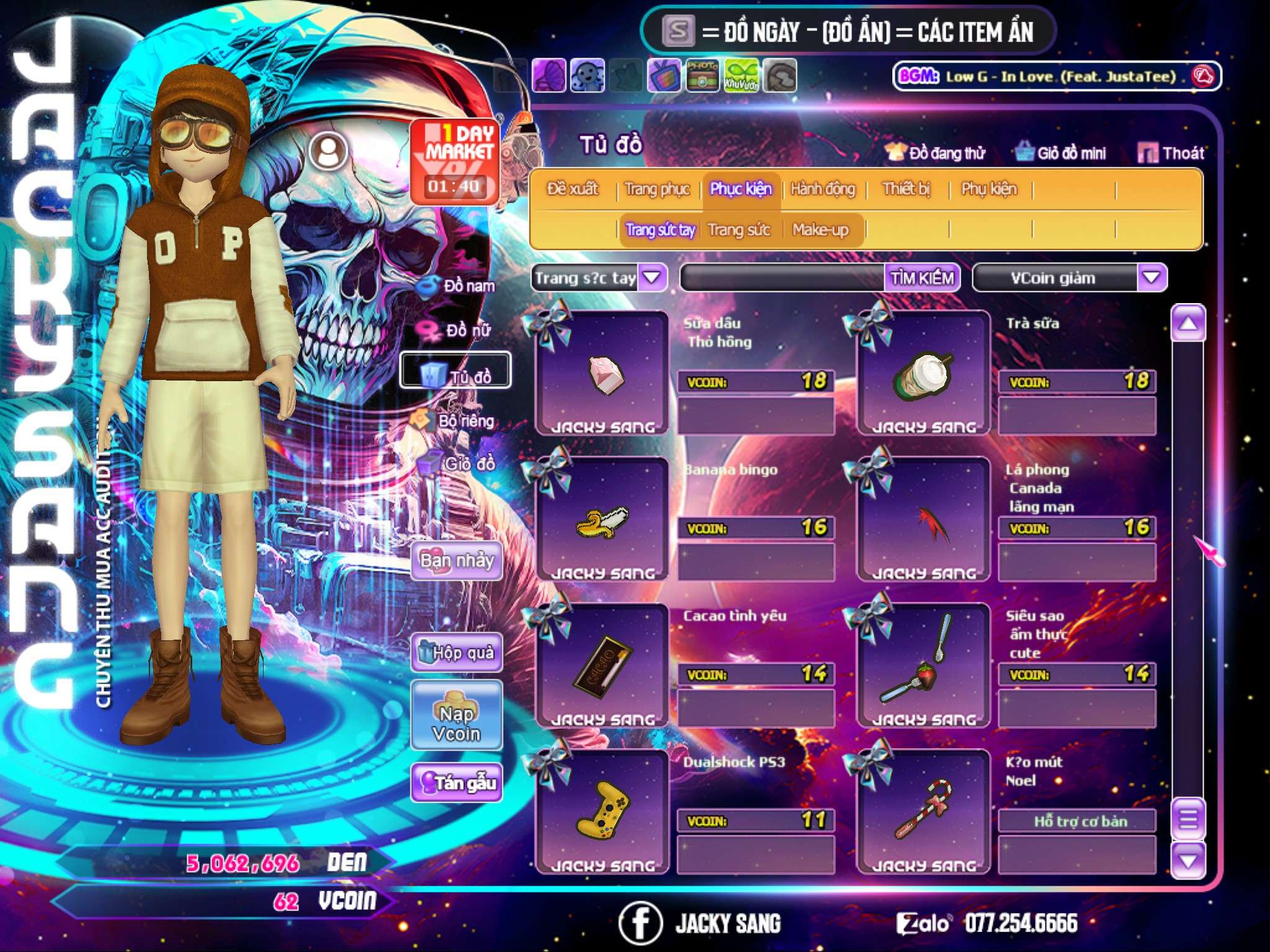Open the Giỏ đồ mini cart
This screenshot has width=1270, height=952.
tap(1061, 152)
